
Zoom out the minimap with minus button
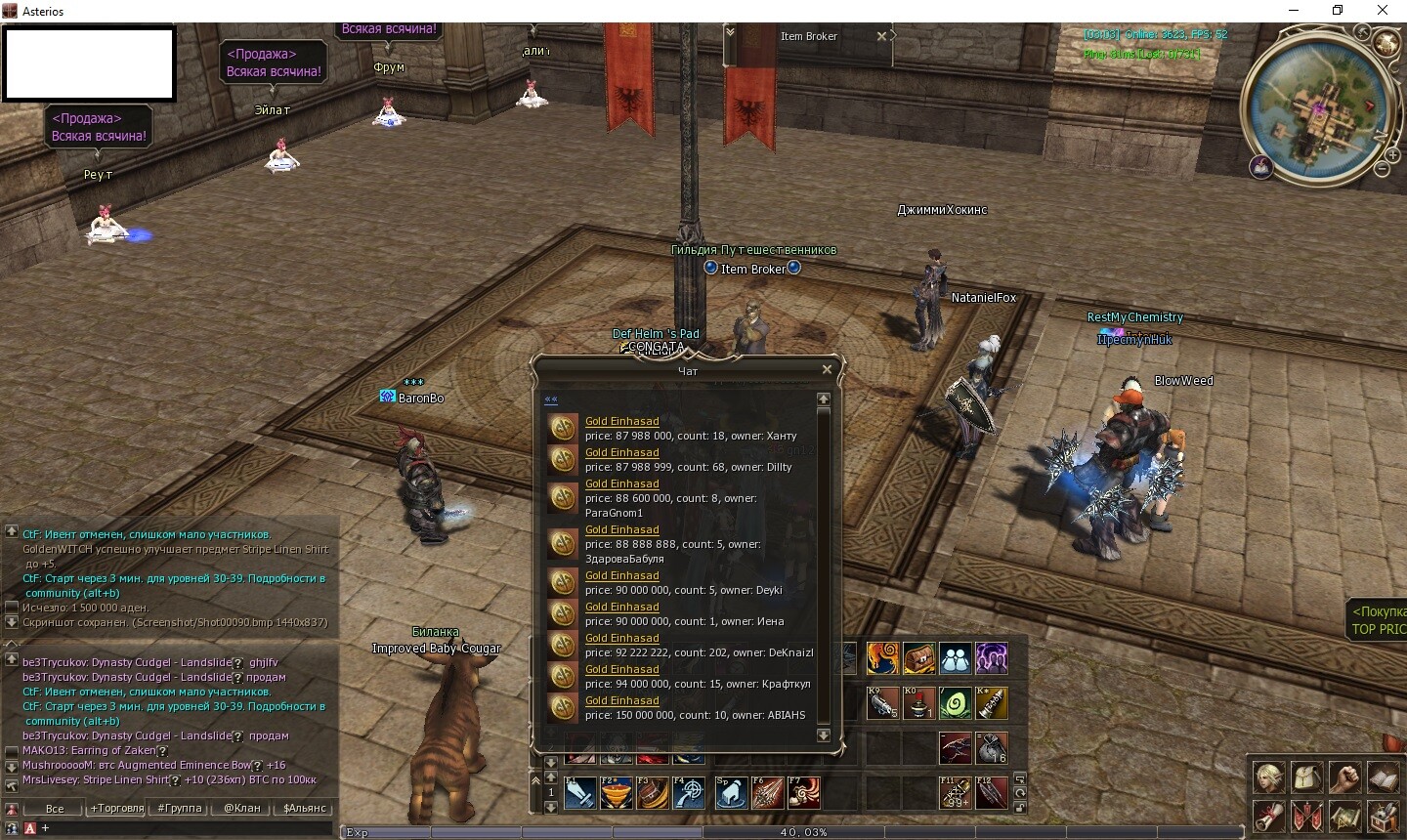point(1382,169)
